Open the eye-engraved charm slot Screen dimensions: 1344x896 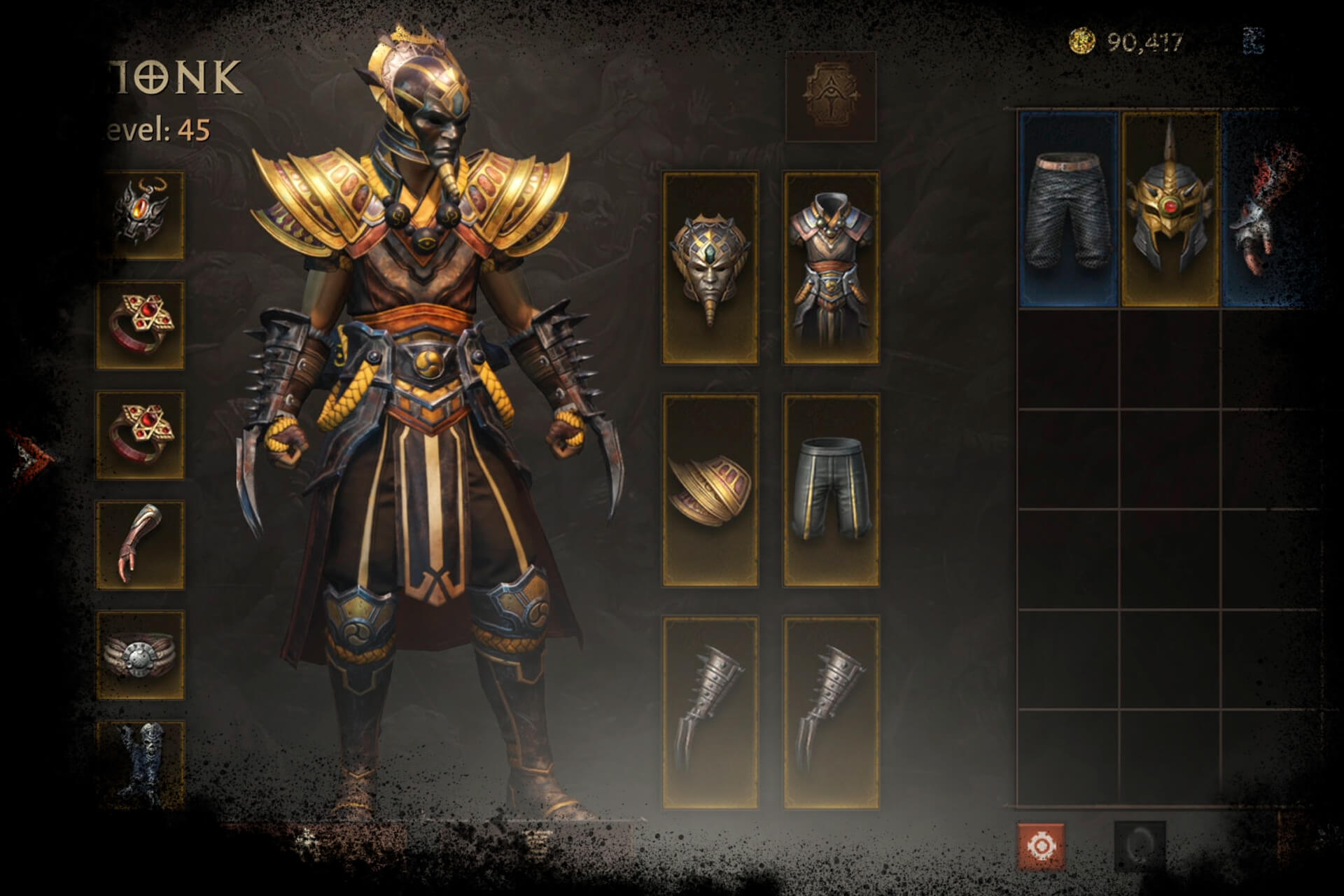click(x=830, y=96)
